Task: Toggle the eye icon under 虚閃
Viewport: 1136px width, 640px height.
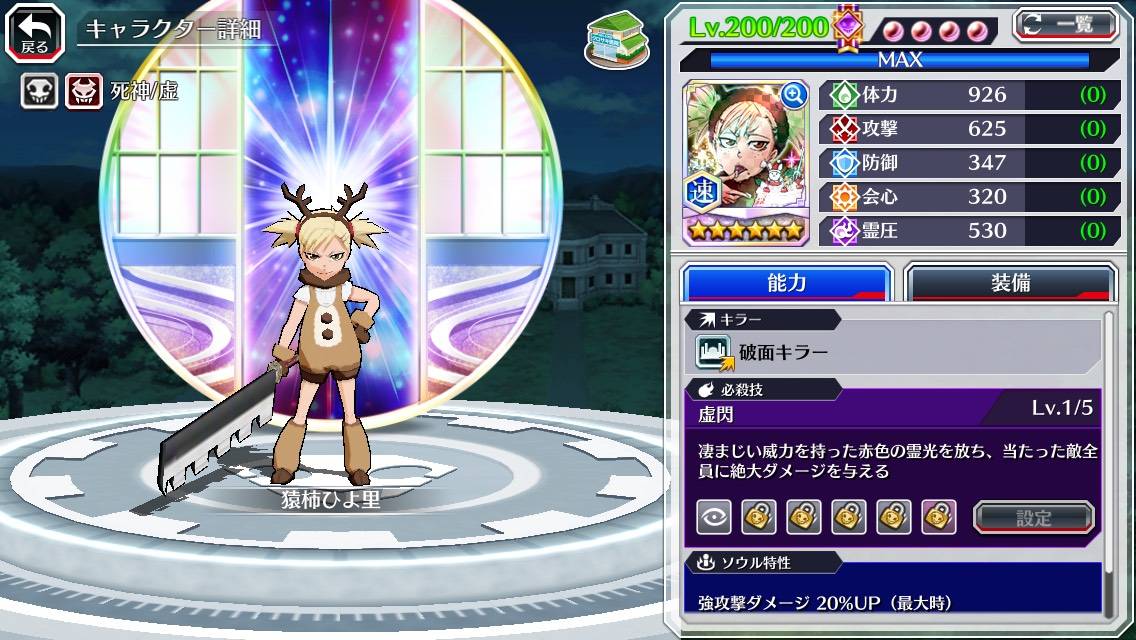Action: coord(713,517)
